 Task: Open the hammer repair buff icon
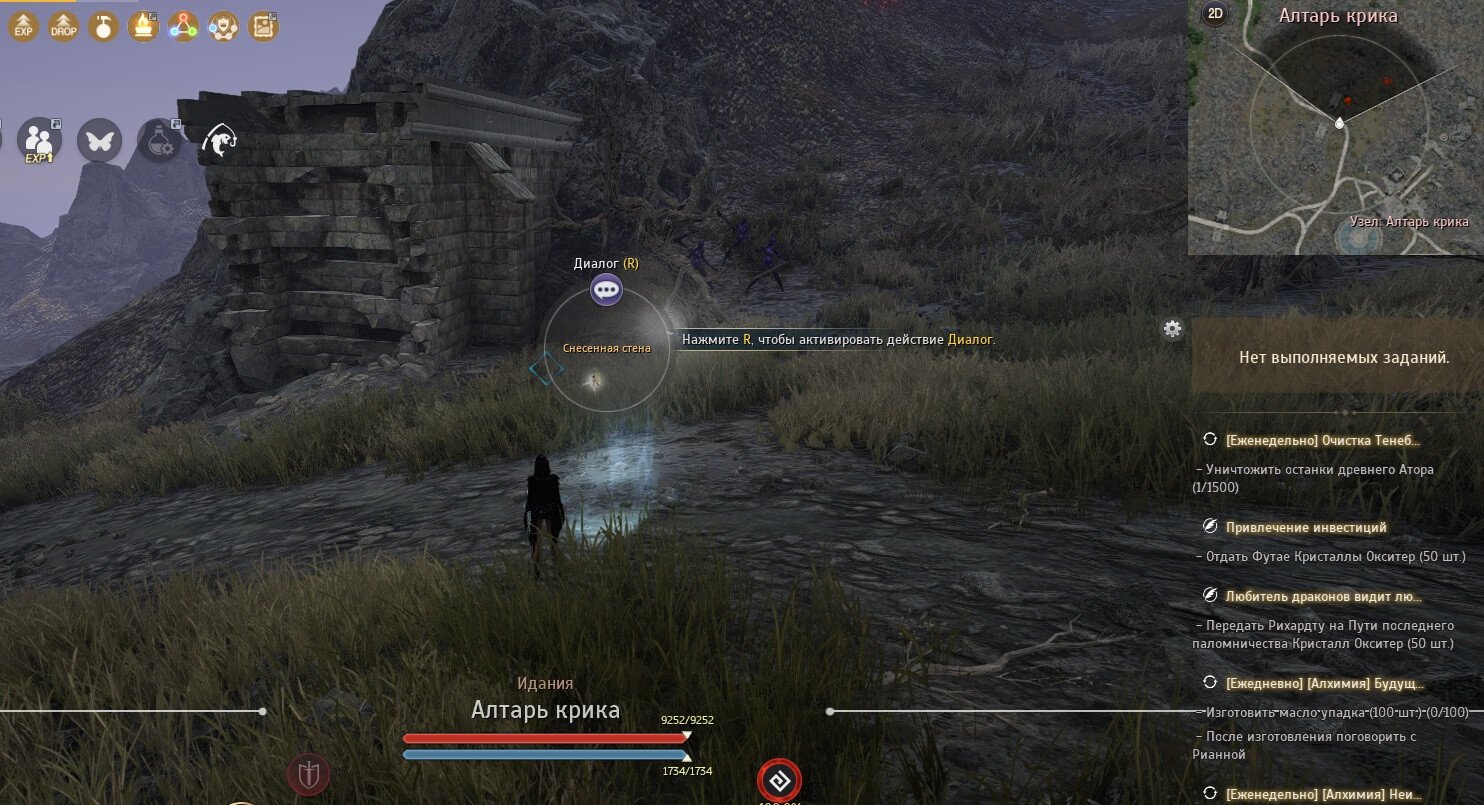(103, 26)
